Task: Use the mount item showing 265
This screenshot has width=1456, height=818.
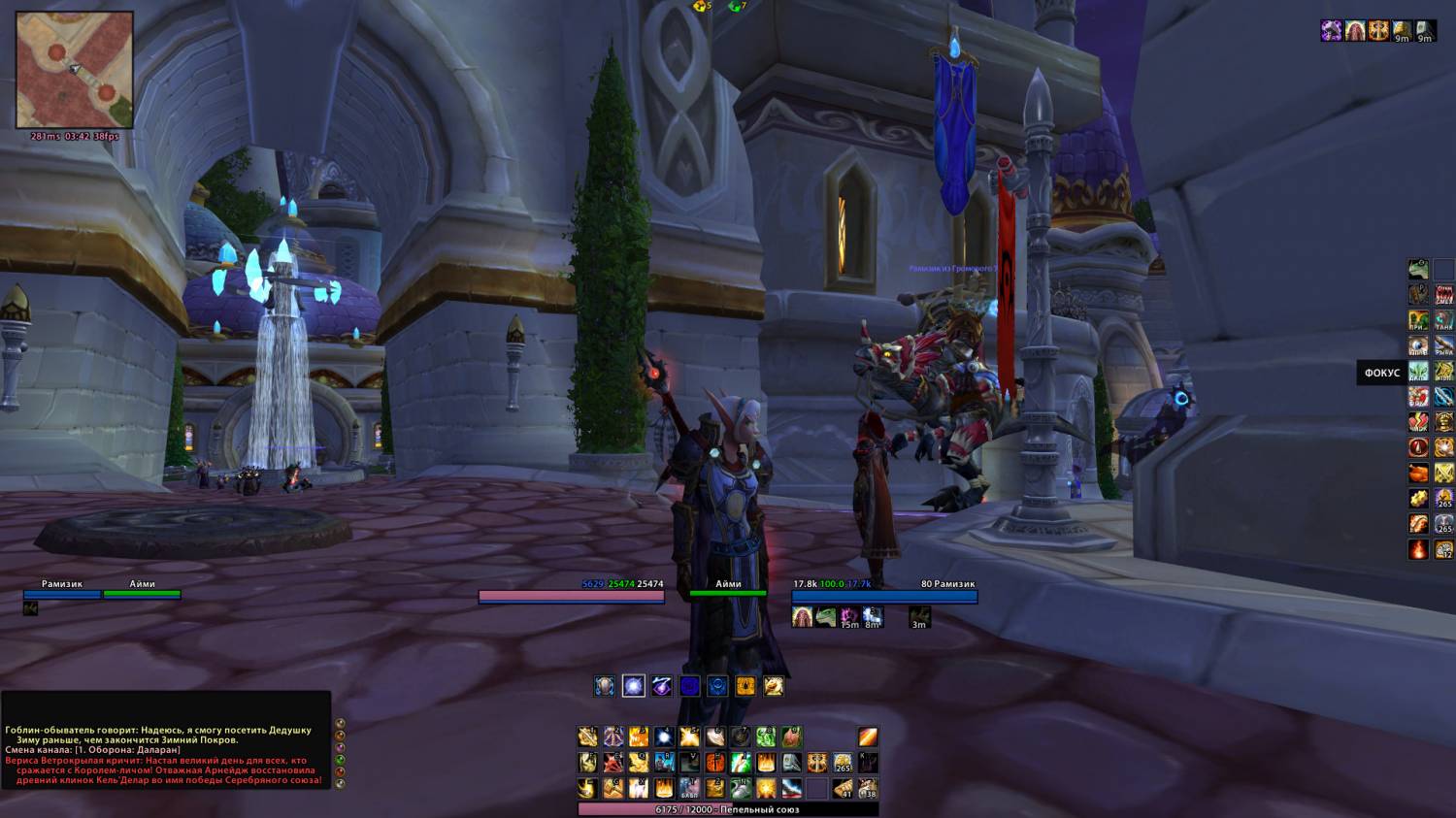Action: tap(843, 763)
